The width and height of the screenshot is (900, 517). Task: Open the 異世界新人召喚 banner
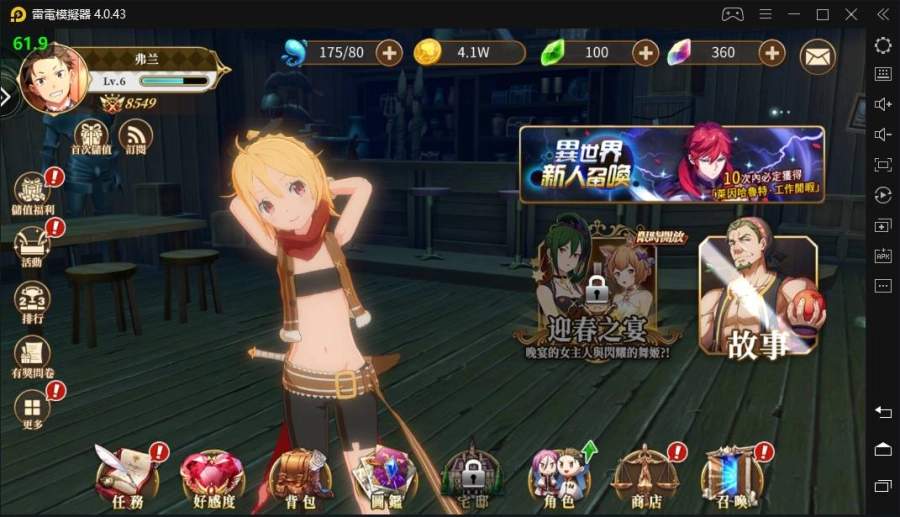click(671, 164)
